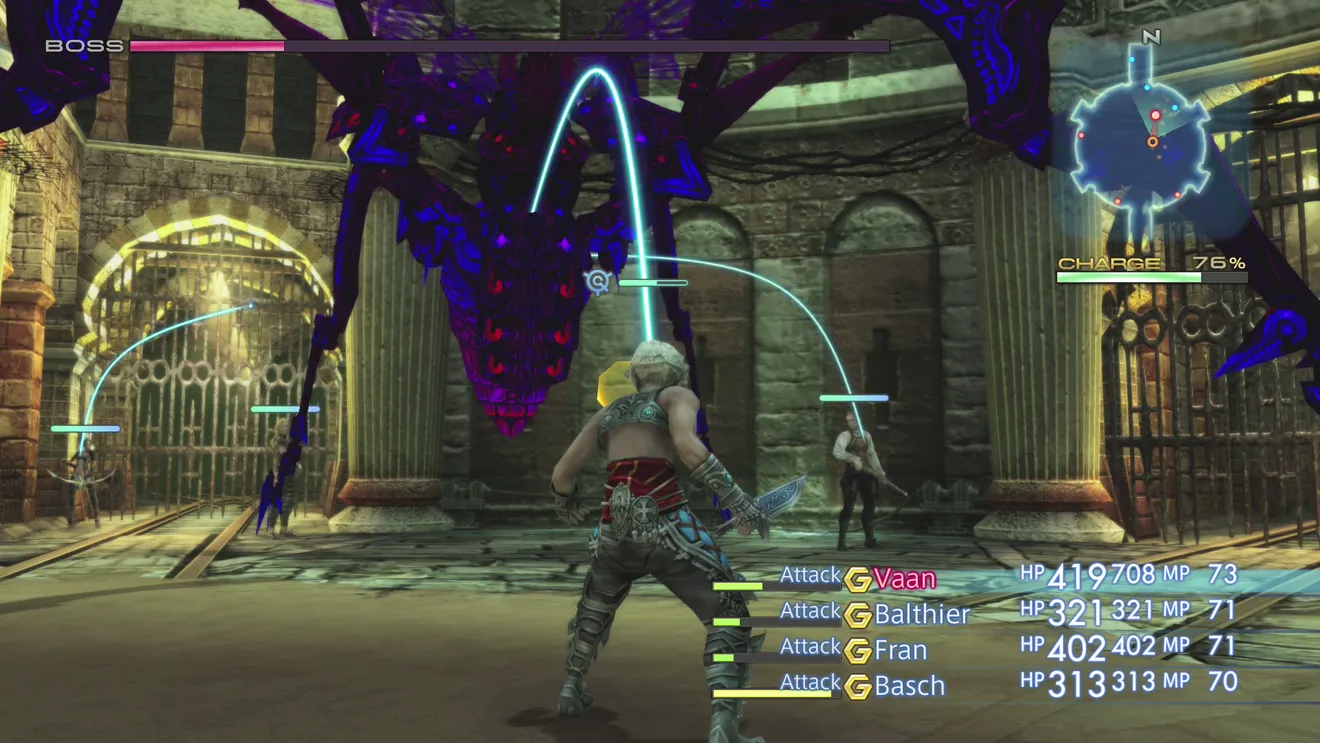Select Vaan in the party list
The height and width of the screenshot is (743, 1320).
pyautogui.click(x=904, y=579)
